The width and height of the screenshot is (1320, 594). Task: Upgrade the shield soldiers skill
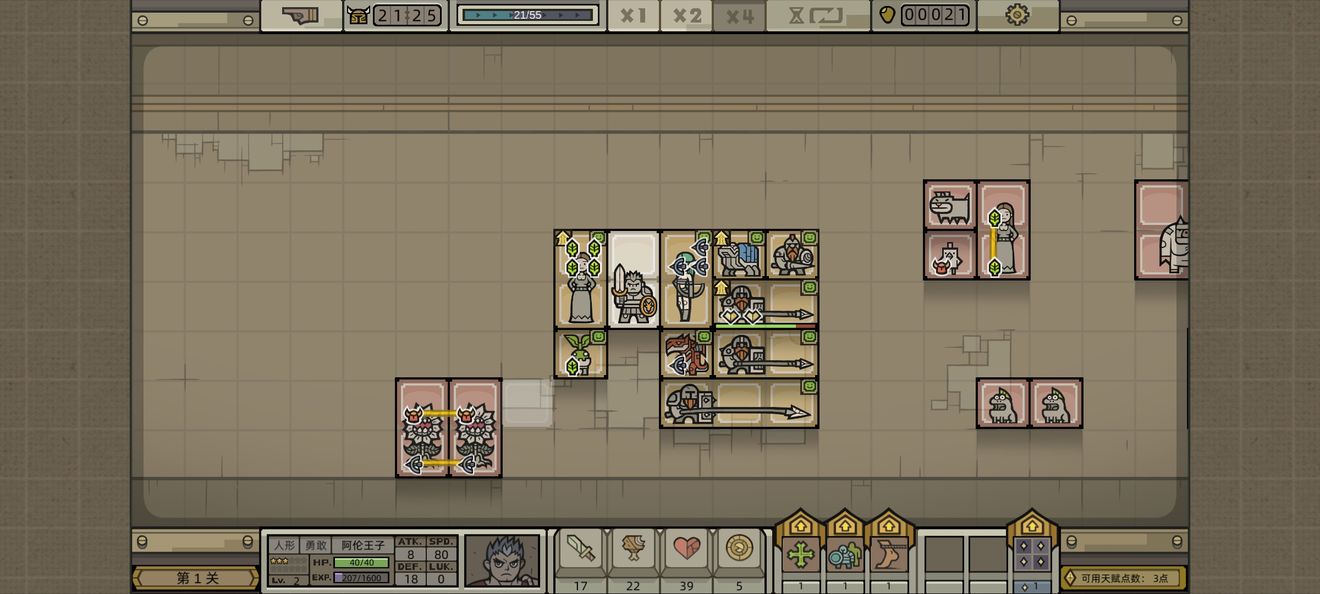click(x=844, y=554)
